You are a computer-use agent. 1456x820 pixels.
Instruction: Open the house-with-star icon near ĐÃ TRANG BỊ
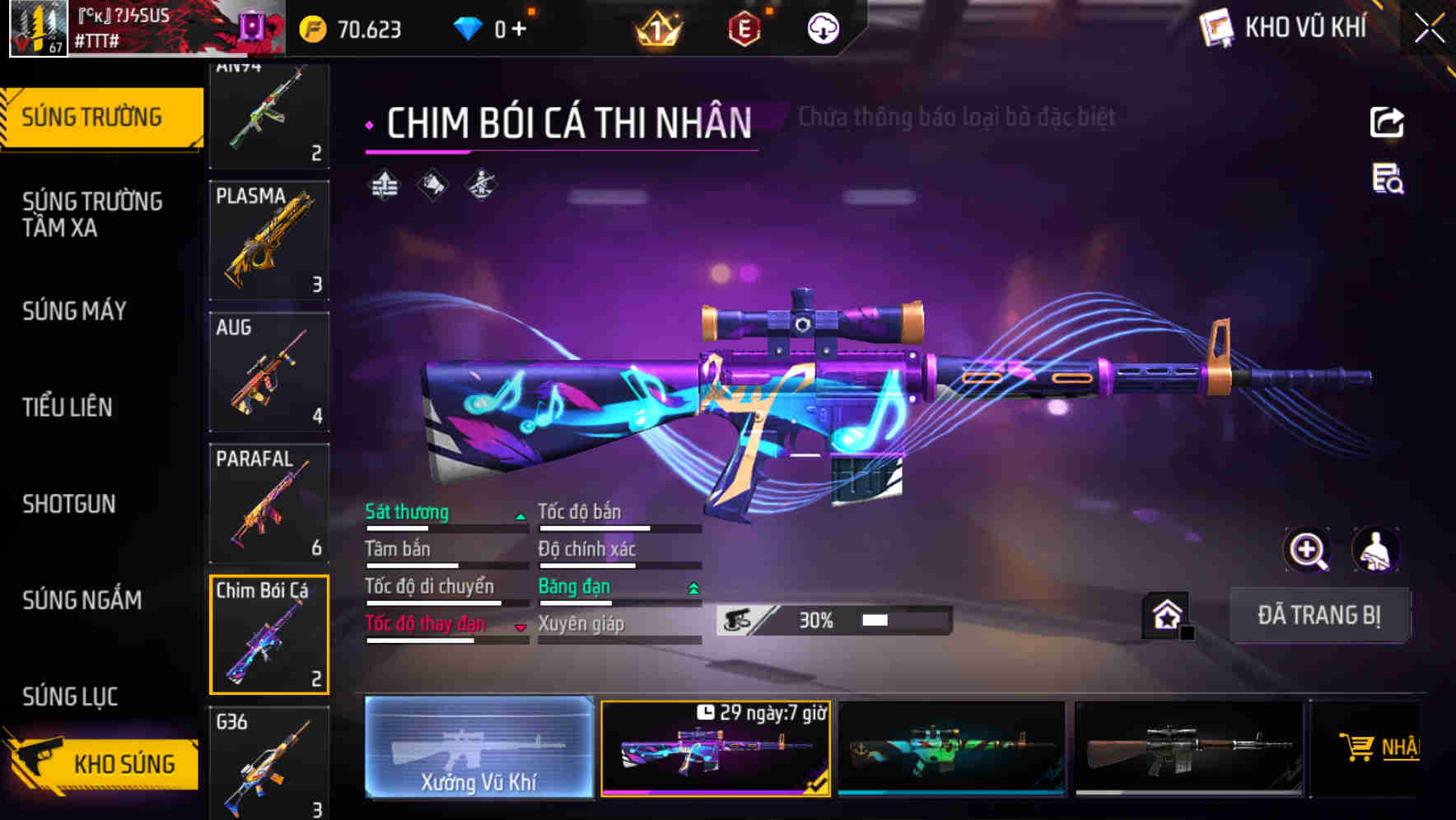point(1164,615)
